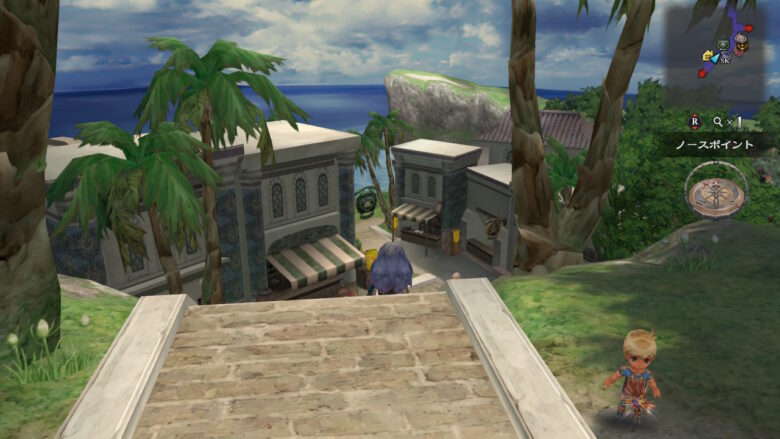Open the minimap in the corner

tap(722, 50)
